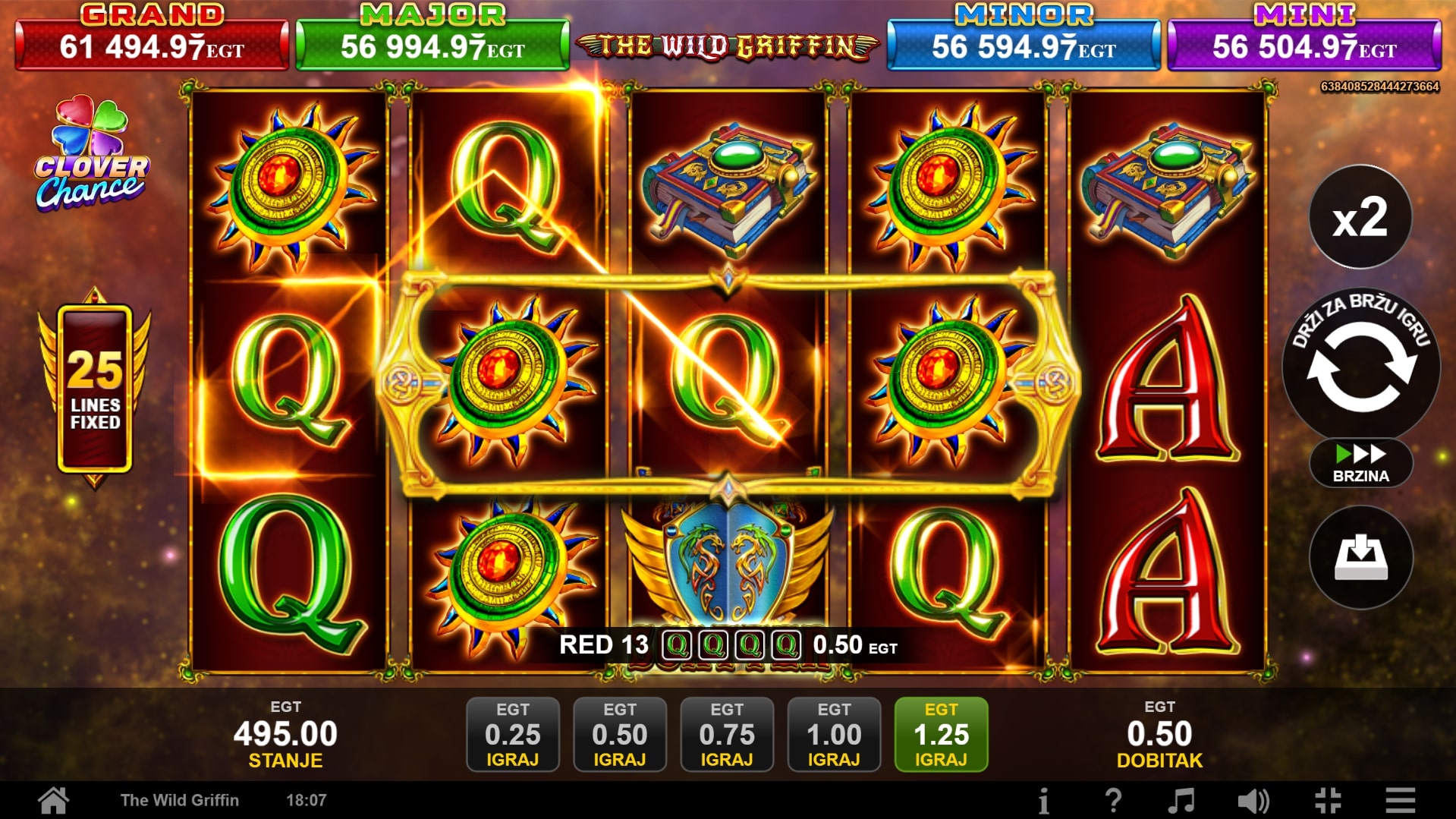
Task: Mute sound with the speaker icon
Action: click(x=1253, y=800)
